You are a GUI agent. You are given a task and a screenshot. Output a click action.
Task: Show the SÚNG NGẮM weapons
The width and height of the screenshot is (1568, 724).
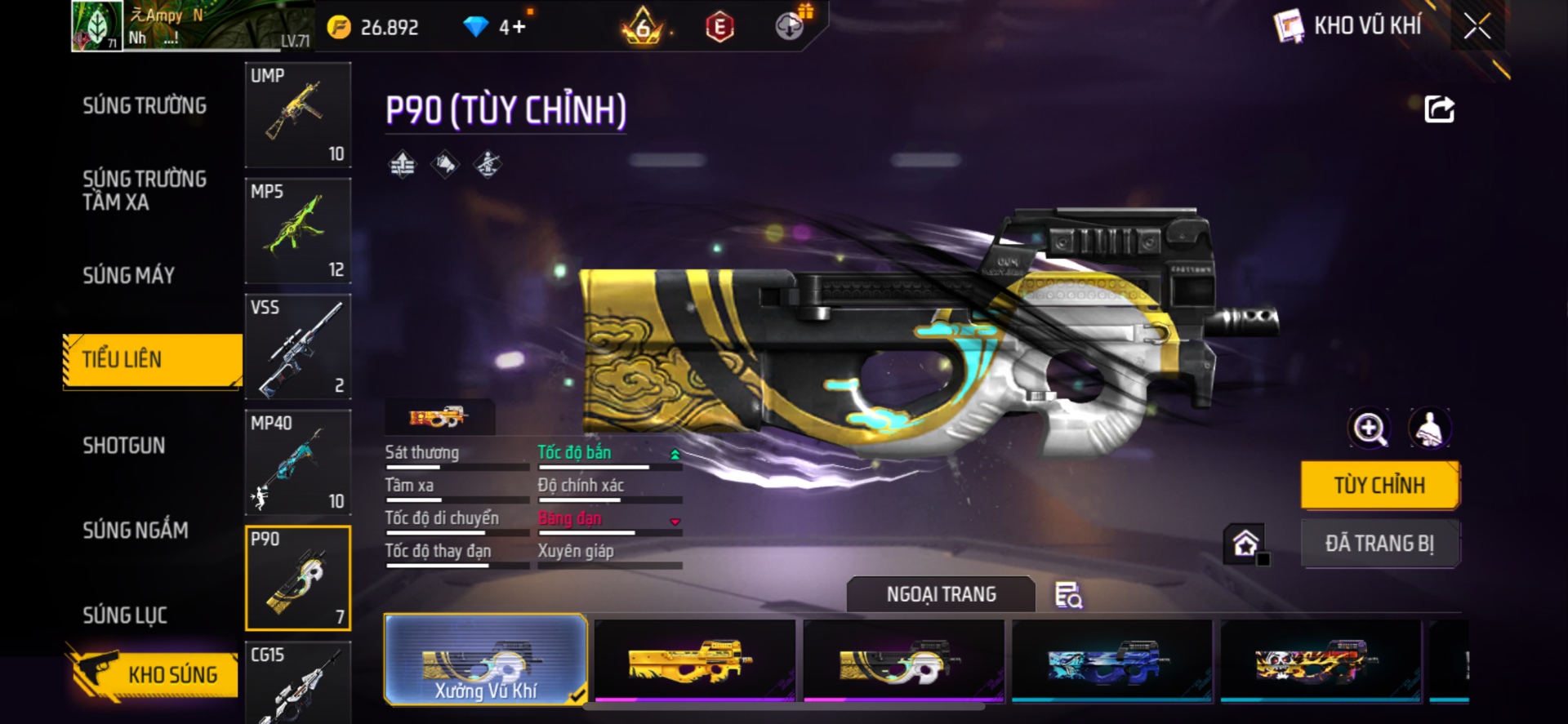(136, 531)
